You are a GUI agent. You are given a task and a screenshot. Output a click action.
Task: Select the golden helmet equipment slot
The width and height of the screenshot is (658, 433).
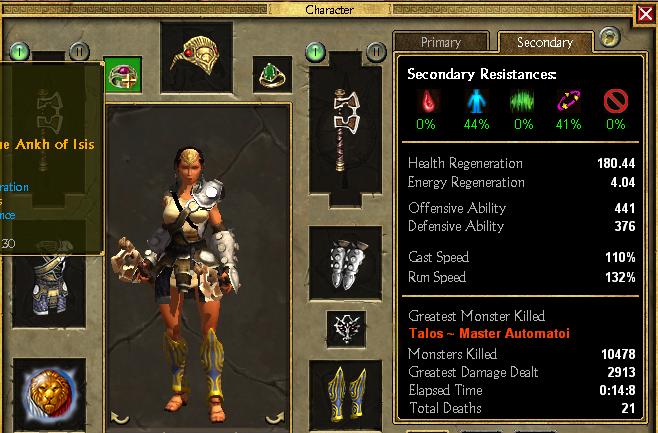coord(196,58)
